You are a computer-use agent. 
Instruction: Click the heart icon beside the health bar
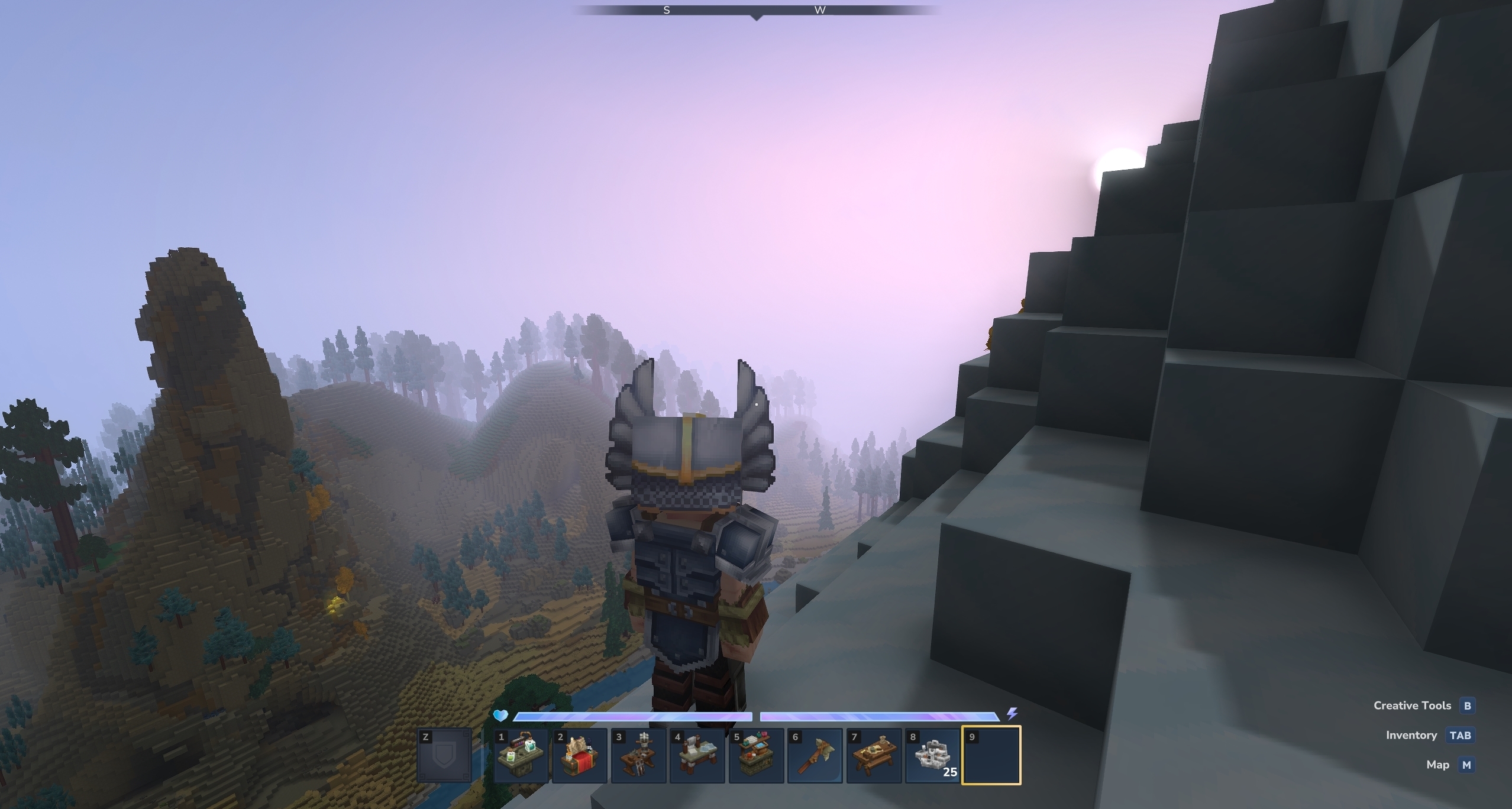pos(500,716)
